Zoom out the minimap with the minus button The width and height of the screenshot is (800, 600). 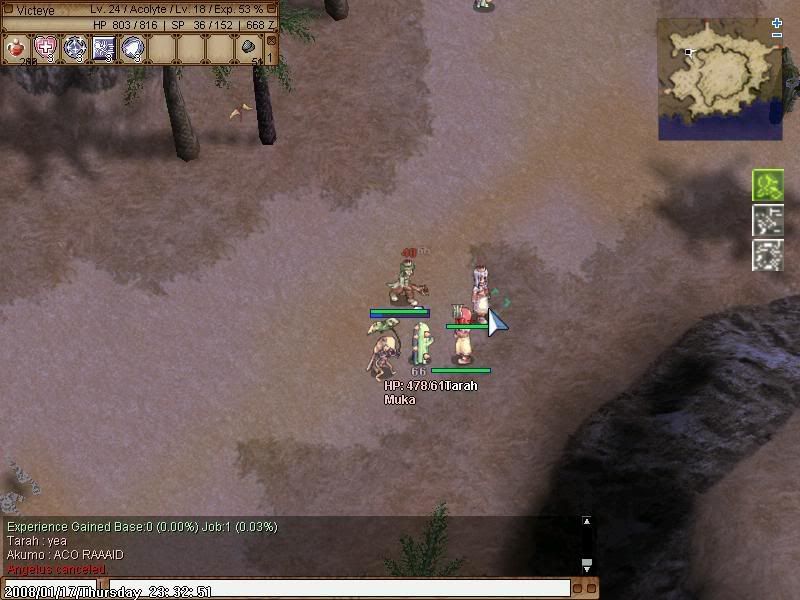[777, 36]
